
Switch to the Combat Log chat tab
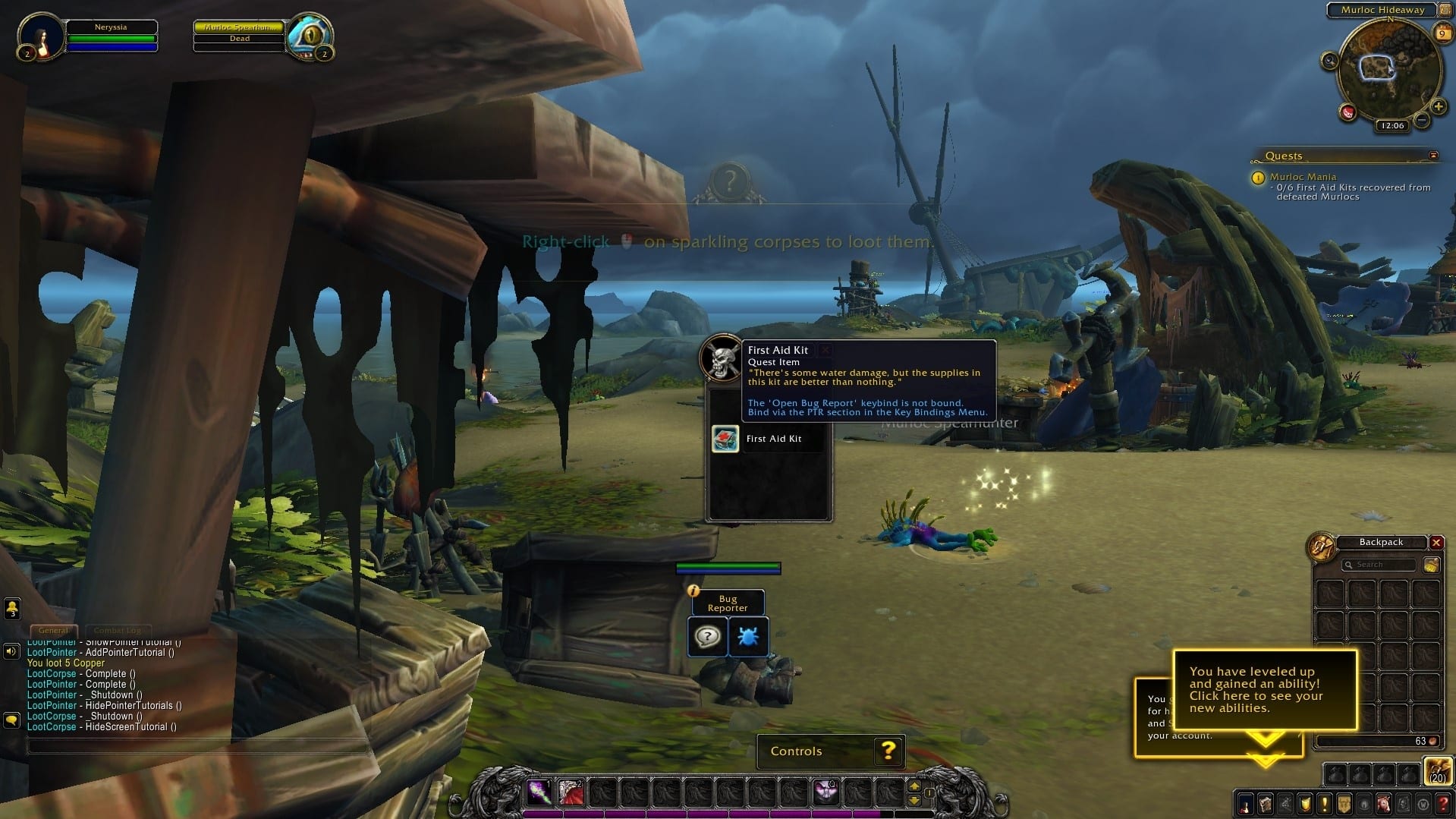pyautogui.click(x=118, y=630)
